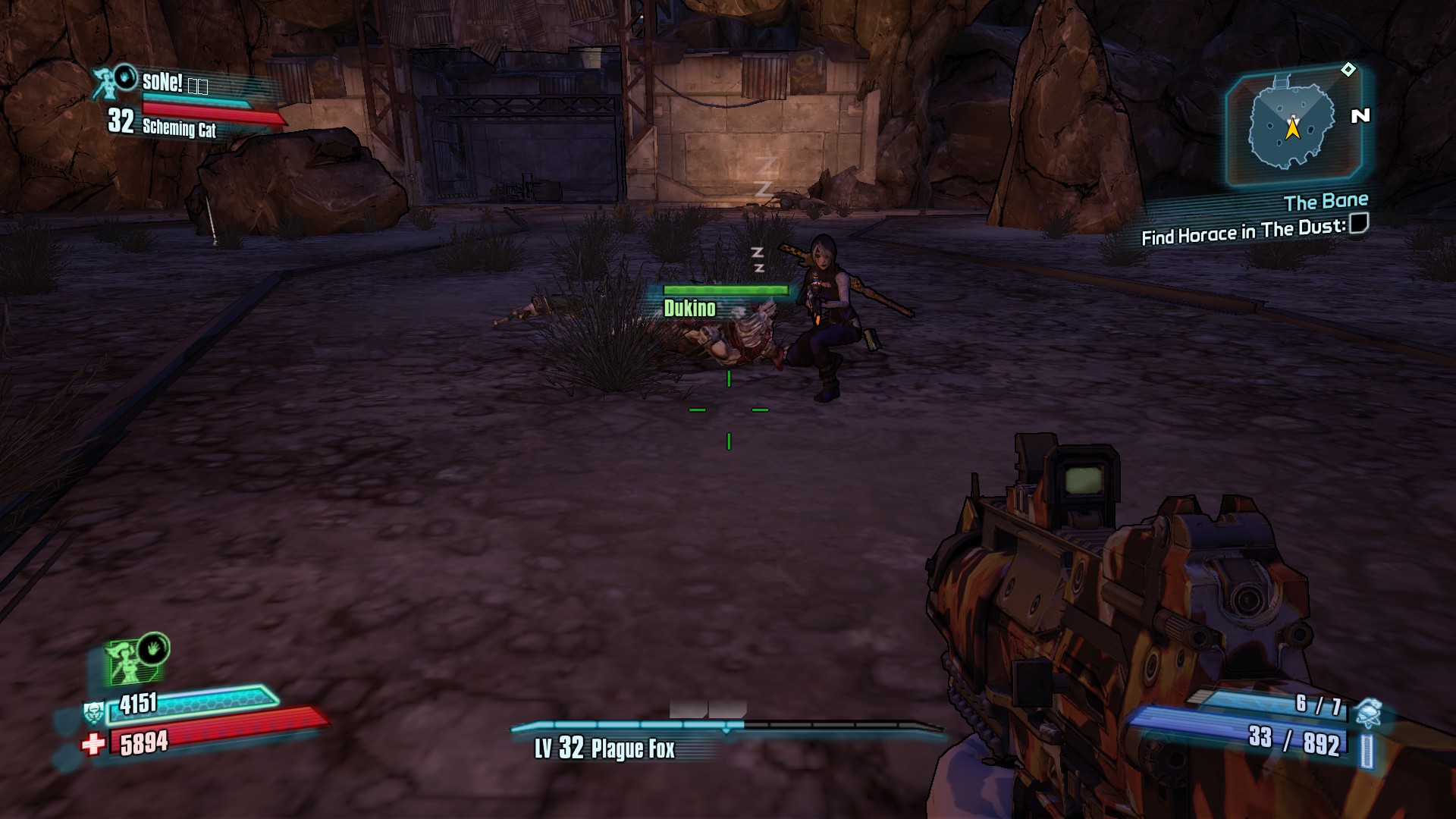Click the minimap in the corner

(1291, 124)
